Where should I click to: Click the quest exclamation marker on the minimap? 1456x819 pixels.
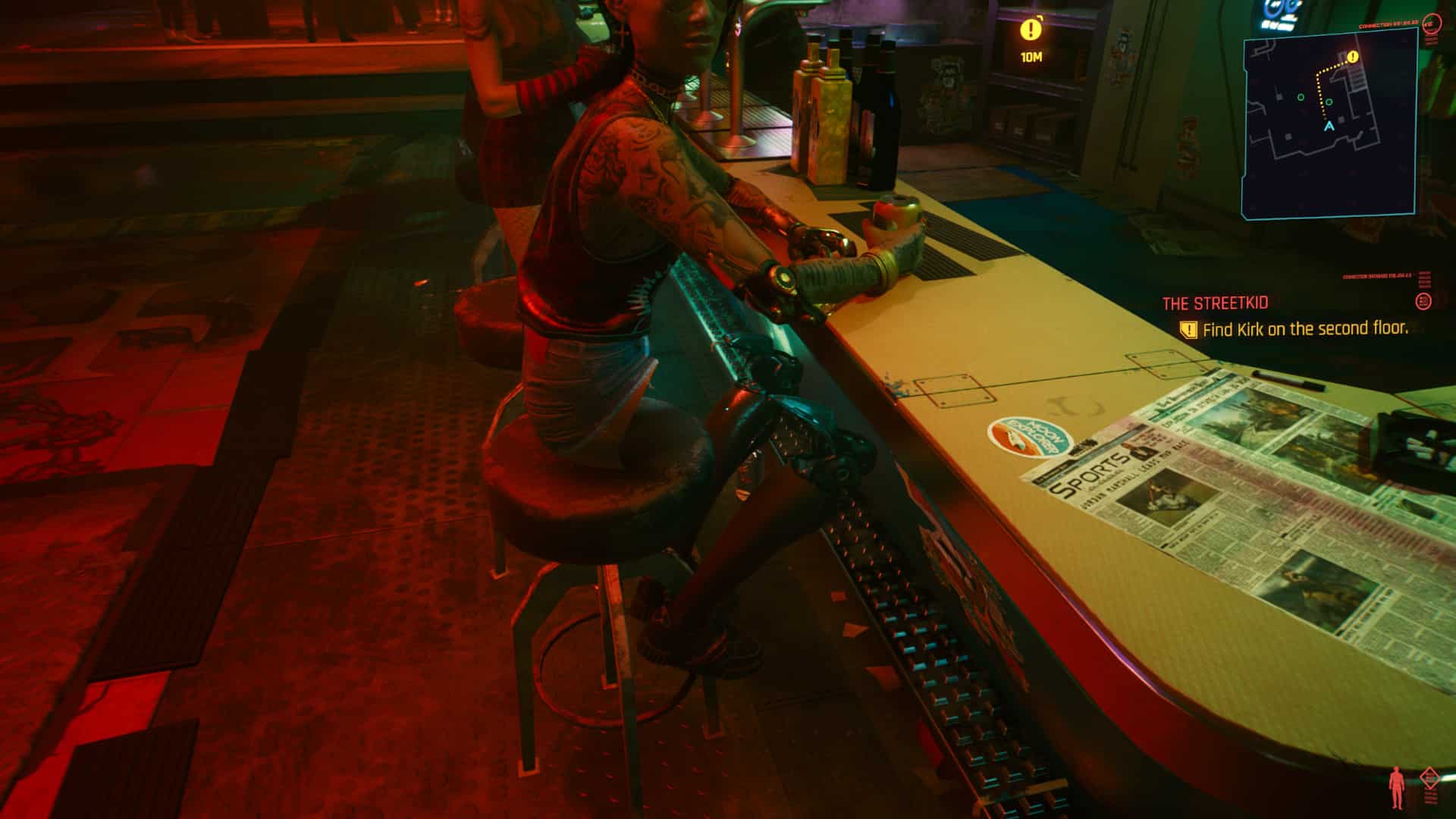click(1353, 57)
